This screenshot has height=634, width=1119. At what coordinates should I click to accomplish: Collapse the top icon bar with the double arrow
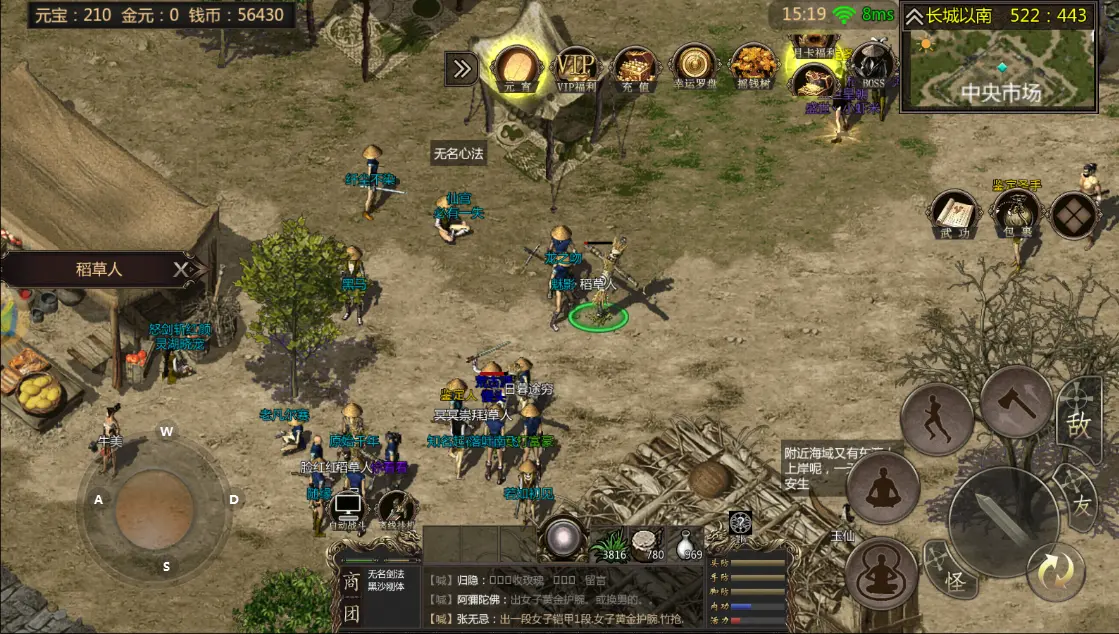[x=461, y=68]
